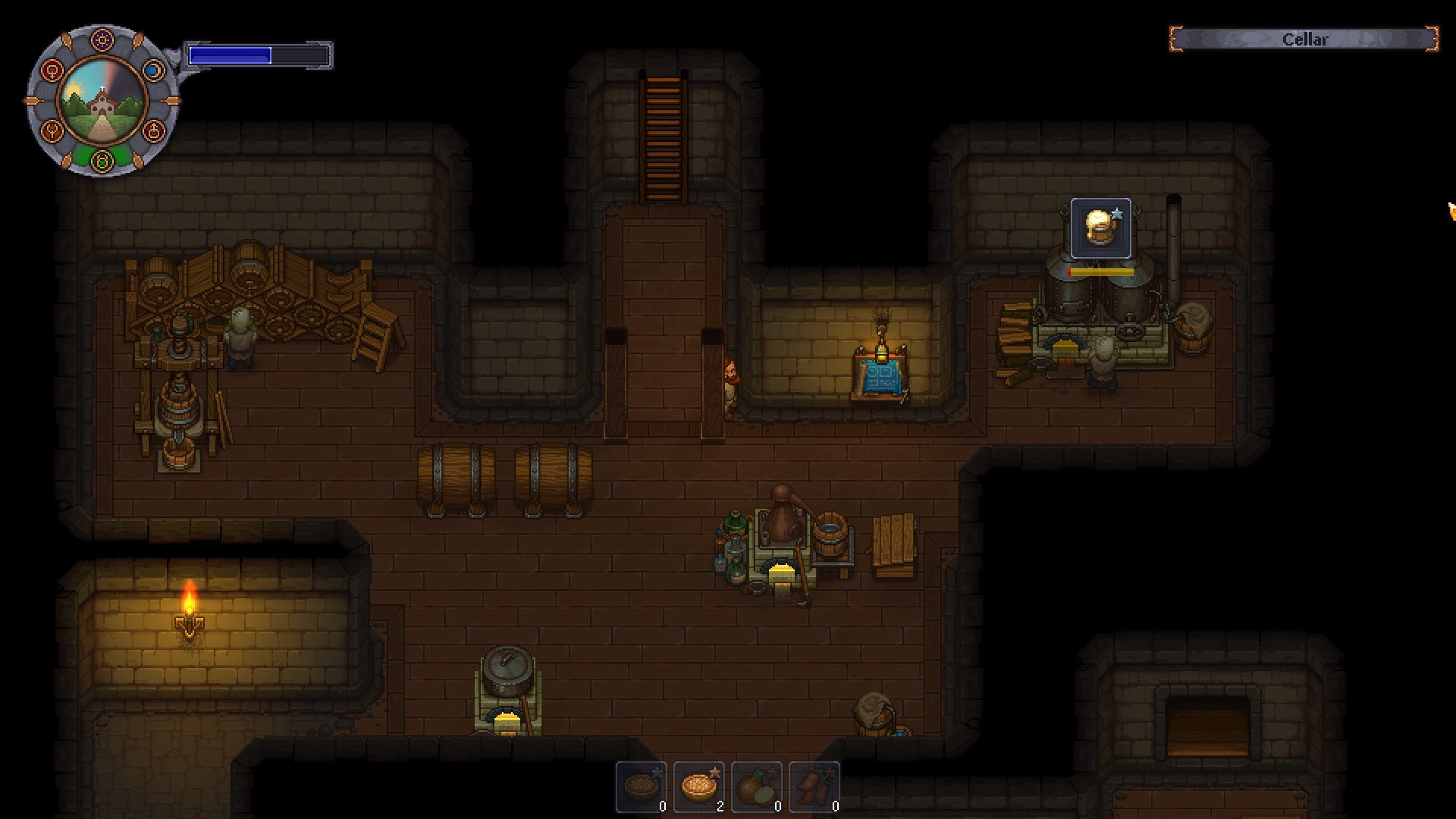Click the star badge on the baked porridge slot
This screenshot has height=819, width=1456.
click(x=714, y=773)
